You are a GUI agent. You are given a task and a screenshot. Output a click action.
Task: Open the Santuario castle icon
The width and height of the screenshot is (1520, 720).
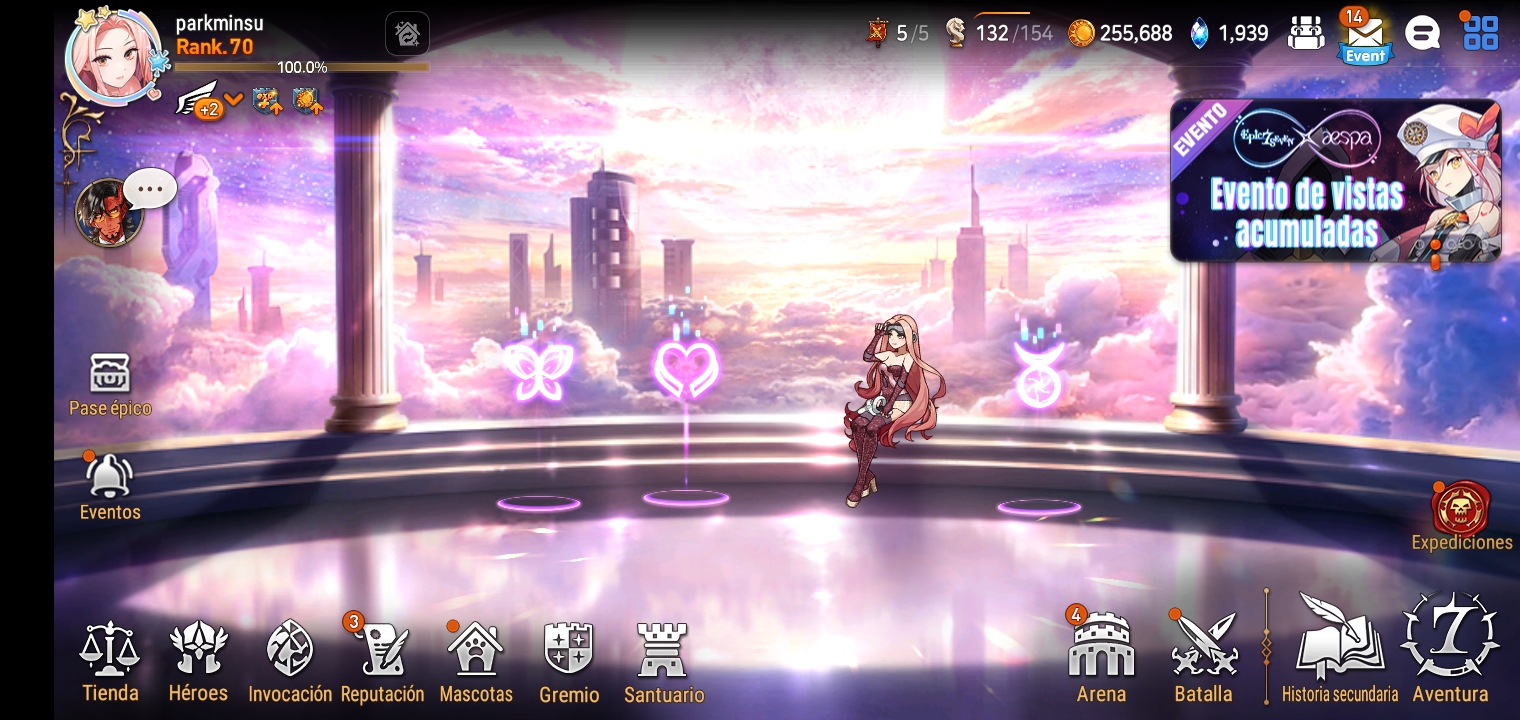click(663, 650)
